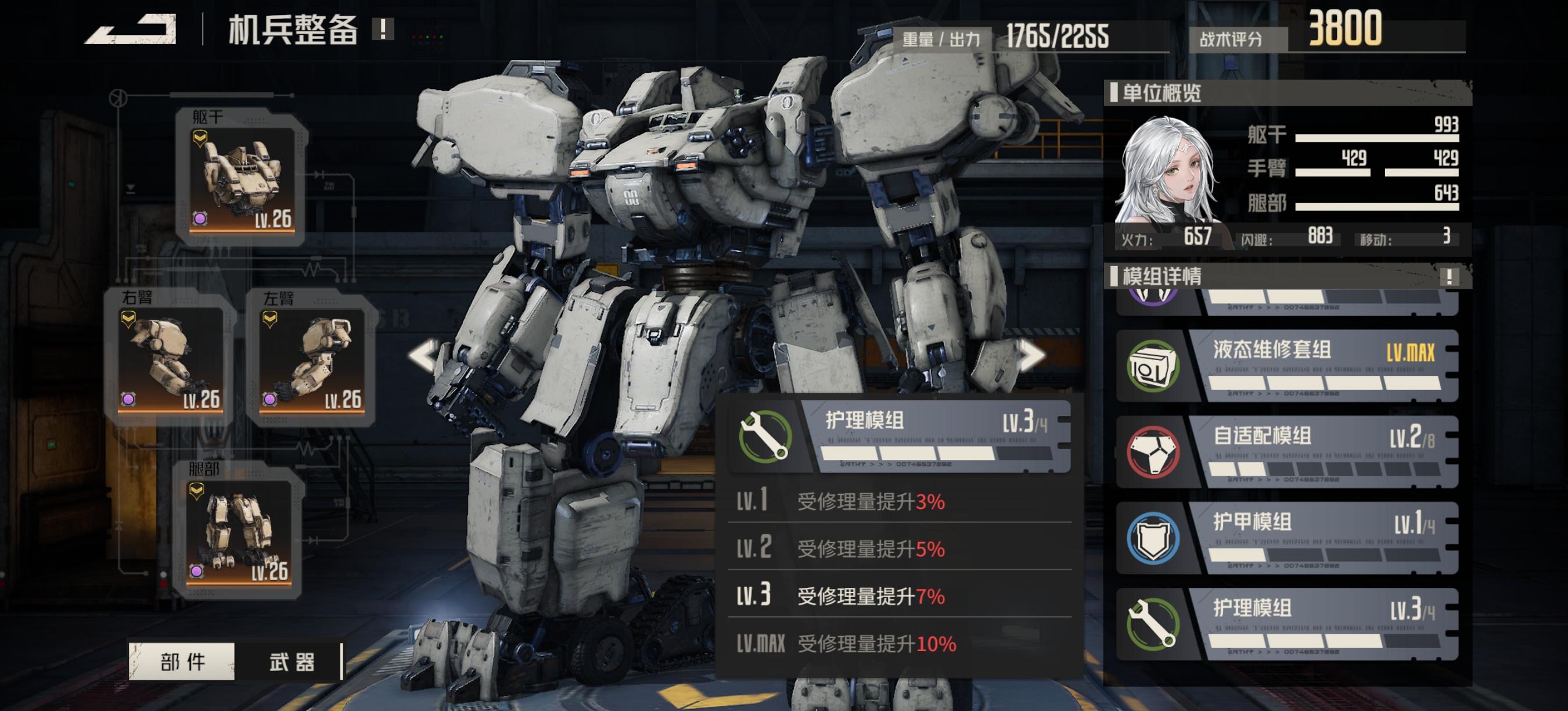Image resolution: width=1568 pixels, height=711 pixels.
Task: Go back using the return arrow
Action: coord(131,29)
